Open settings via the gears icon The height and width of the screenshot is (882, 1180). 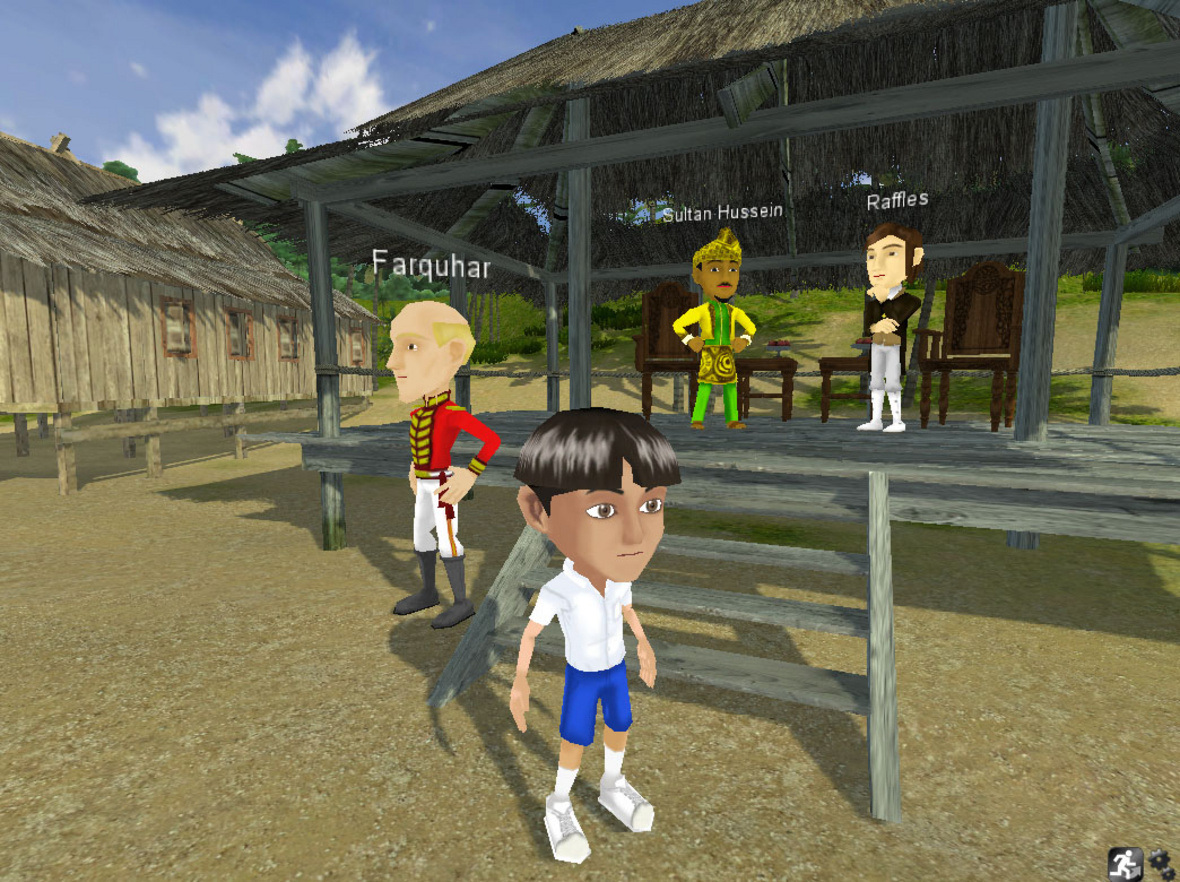(x=1161, y=864)
